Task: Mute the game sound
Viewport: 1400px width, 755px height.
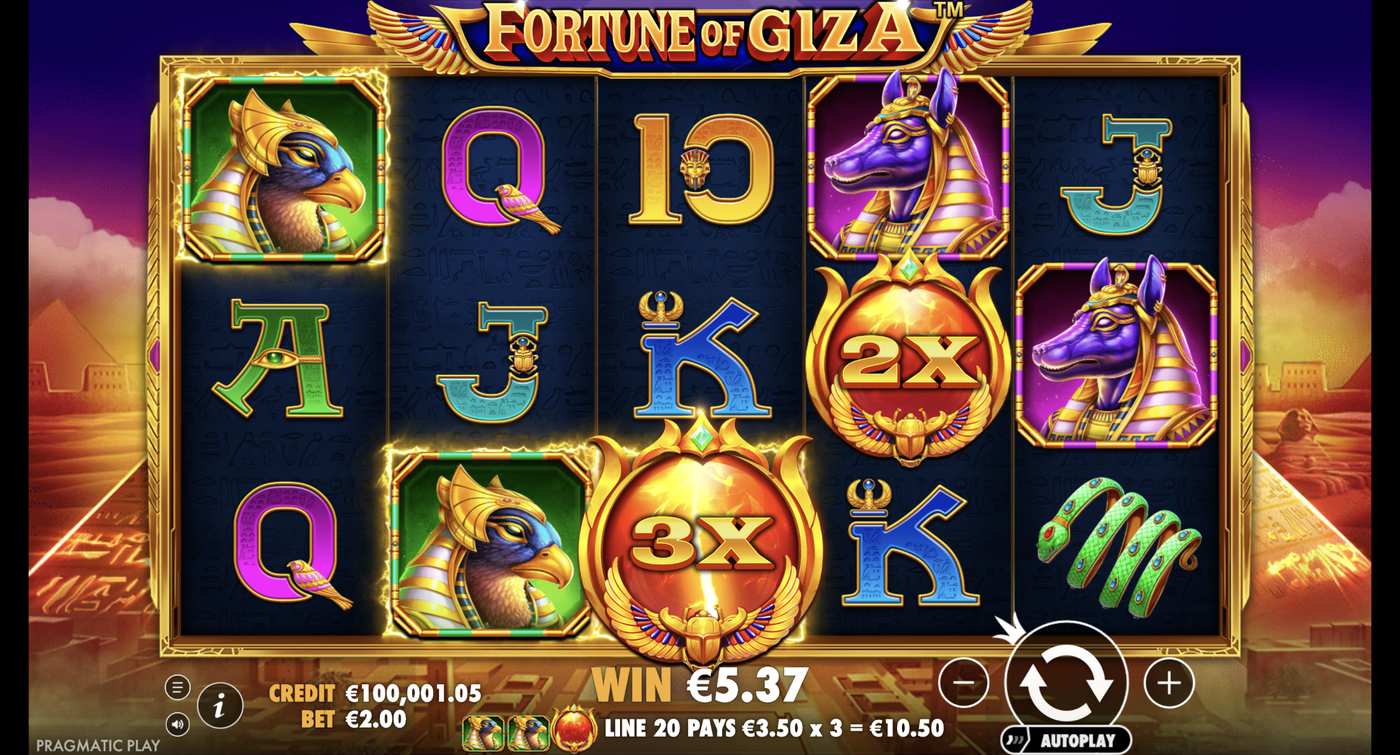Action: (x=178, y=722)
